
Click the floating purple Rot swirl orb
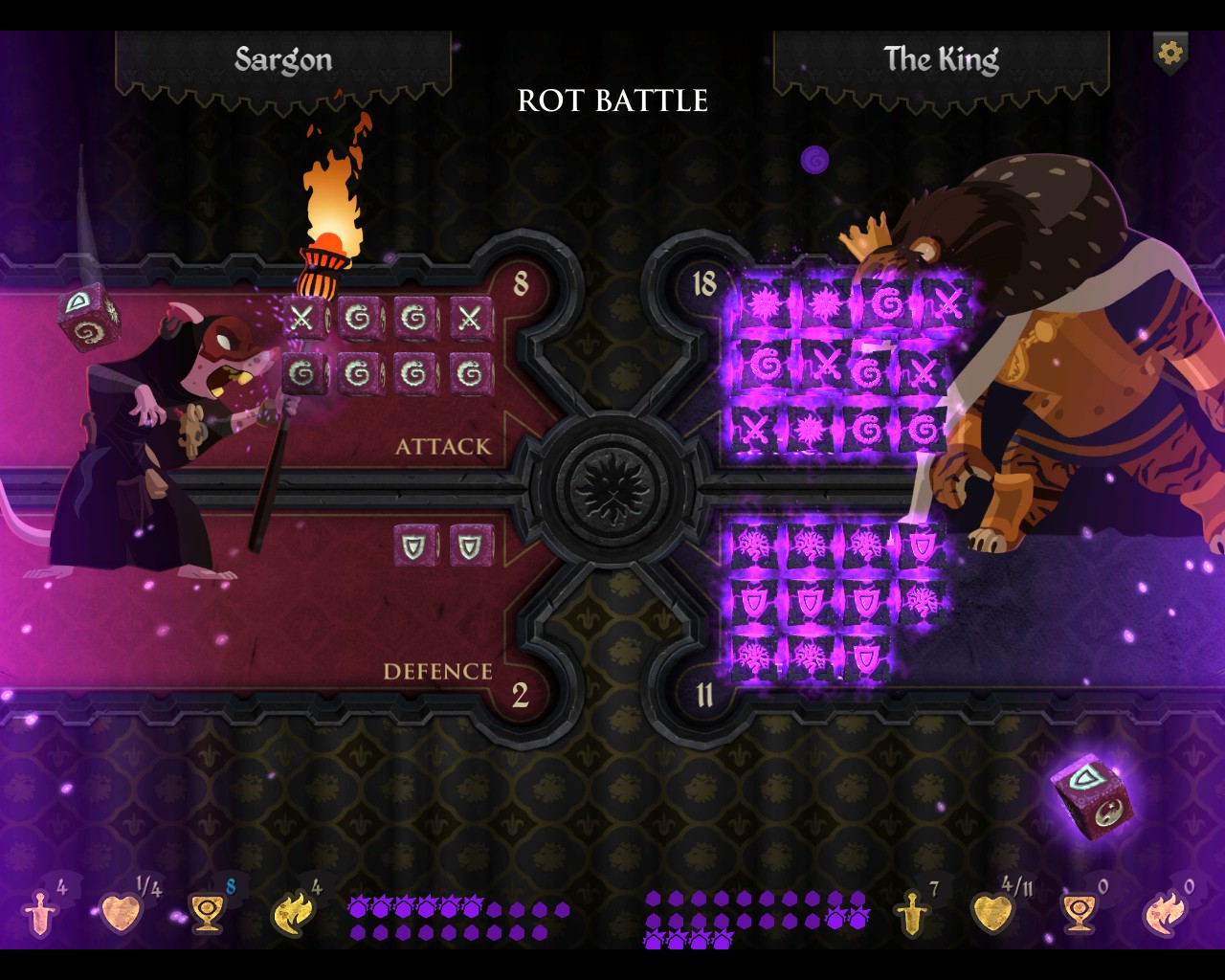(814, 161)
